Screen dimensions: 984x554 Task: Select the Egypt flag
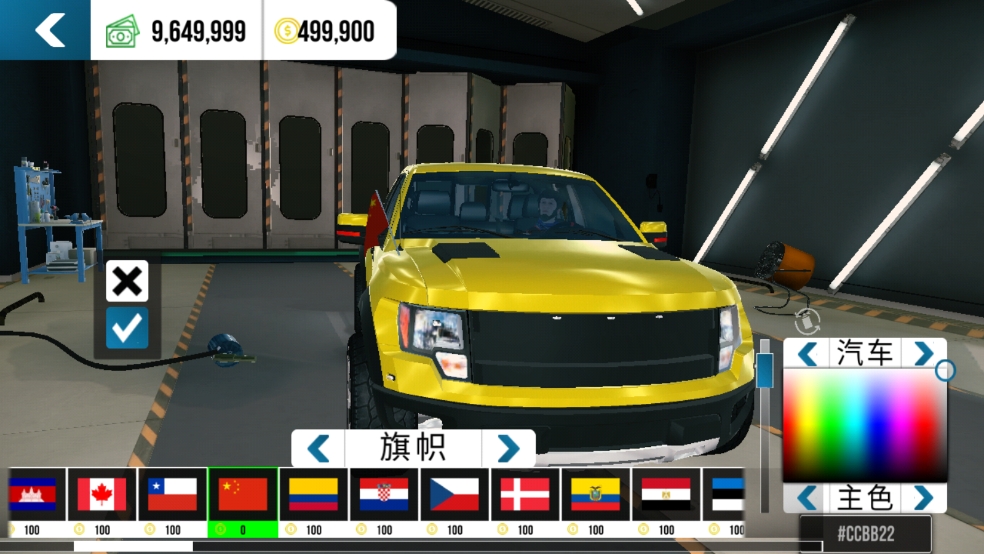pyautogui.click(x=665, y=494)
